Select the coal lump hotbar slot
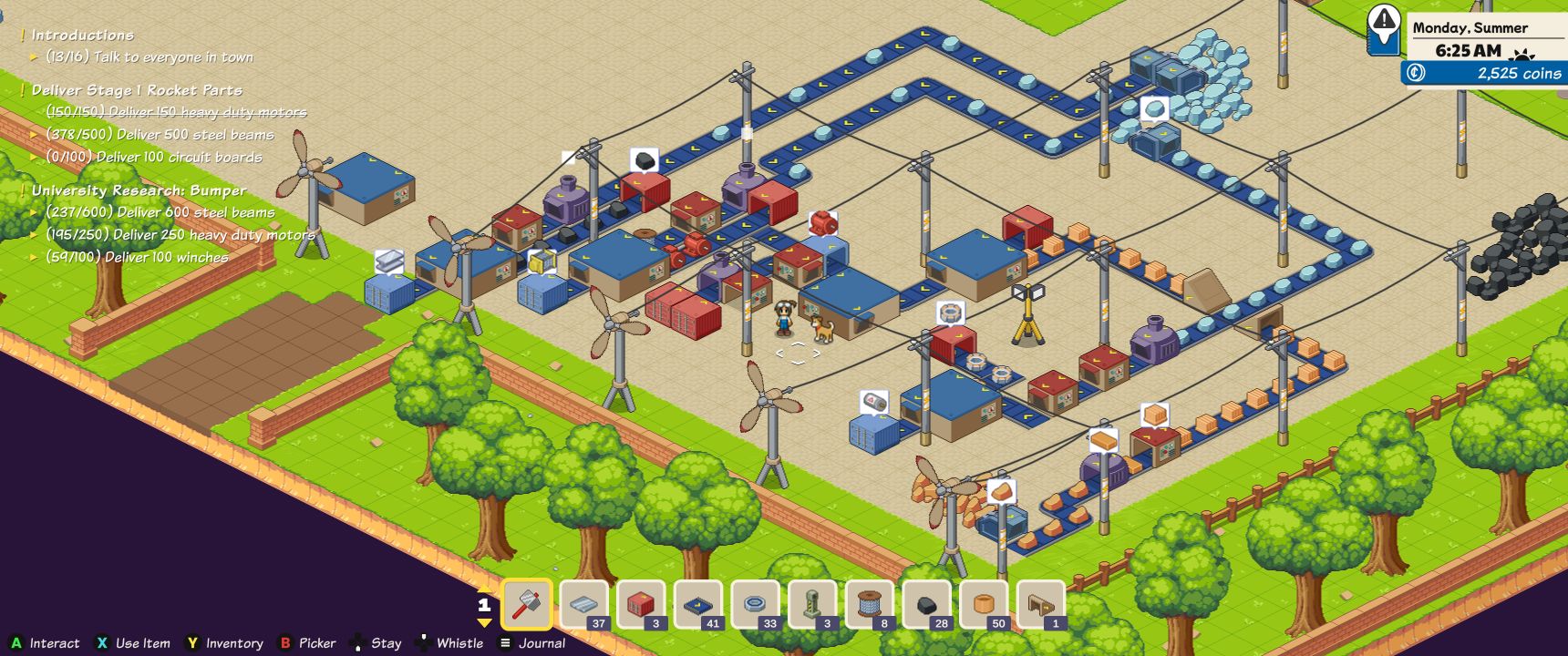This screenshot has height=656, width=1568. [x=927, y=604]
